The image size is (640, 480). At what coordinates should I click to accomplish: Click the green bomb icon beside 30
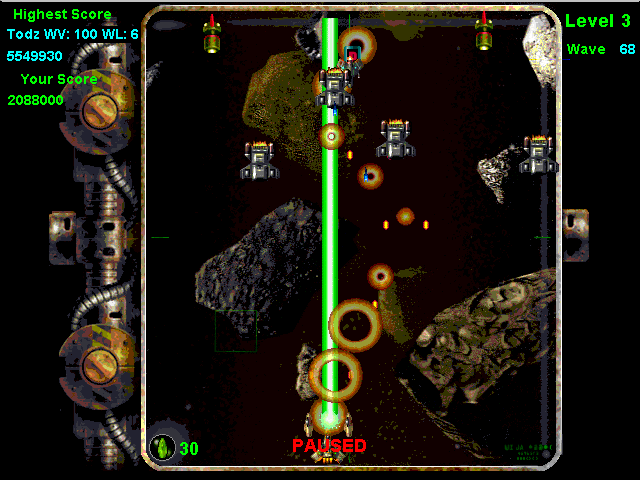162,447
